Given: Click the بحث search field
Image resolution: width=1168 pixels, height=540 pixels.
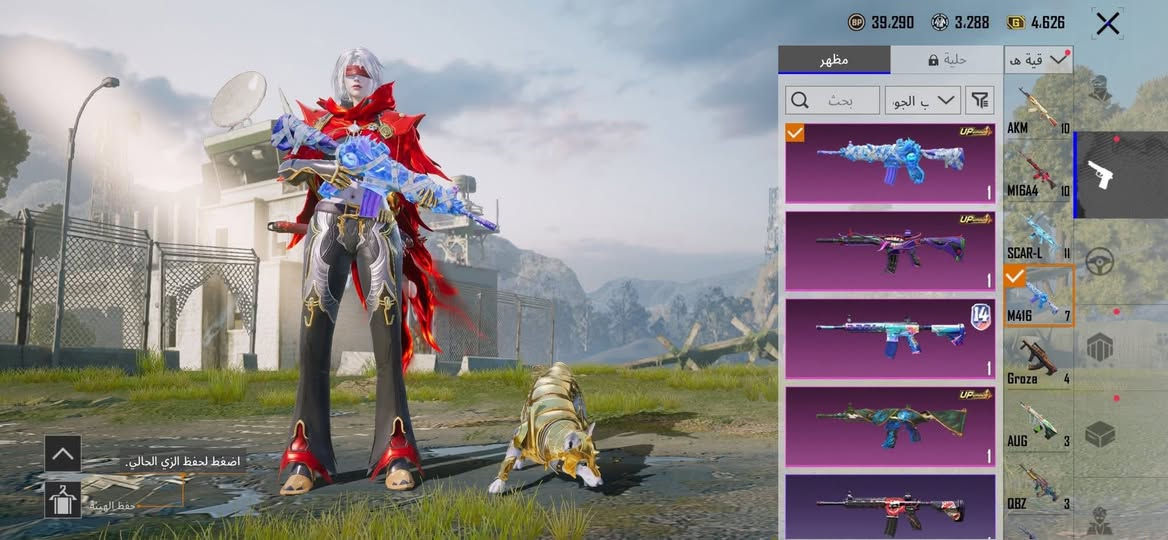Looking at the screenshot, I should tap(833, 100).
